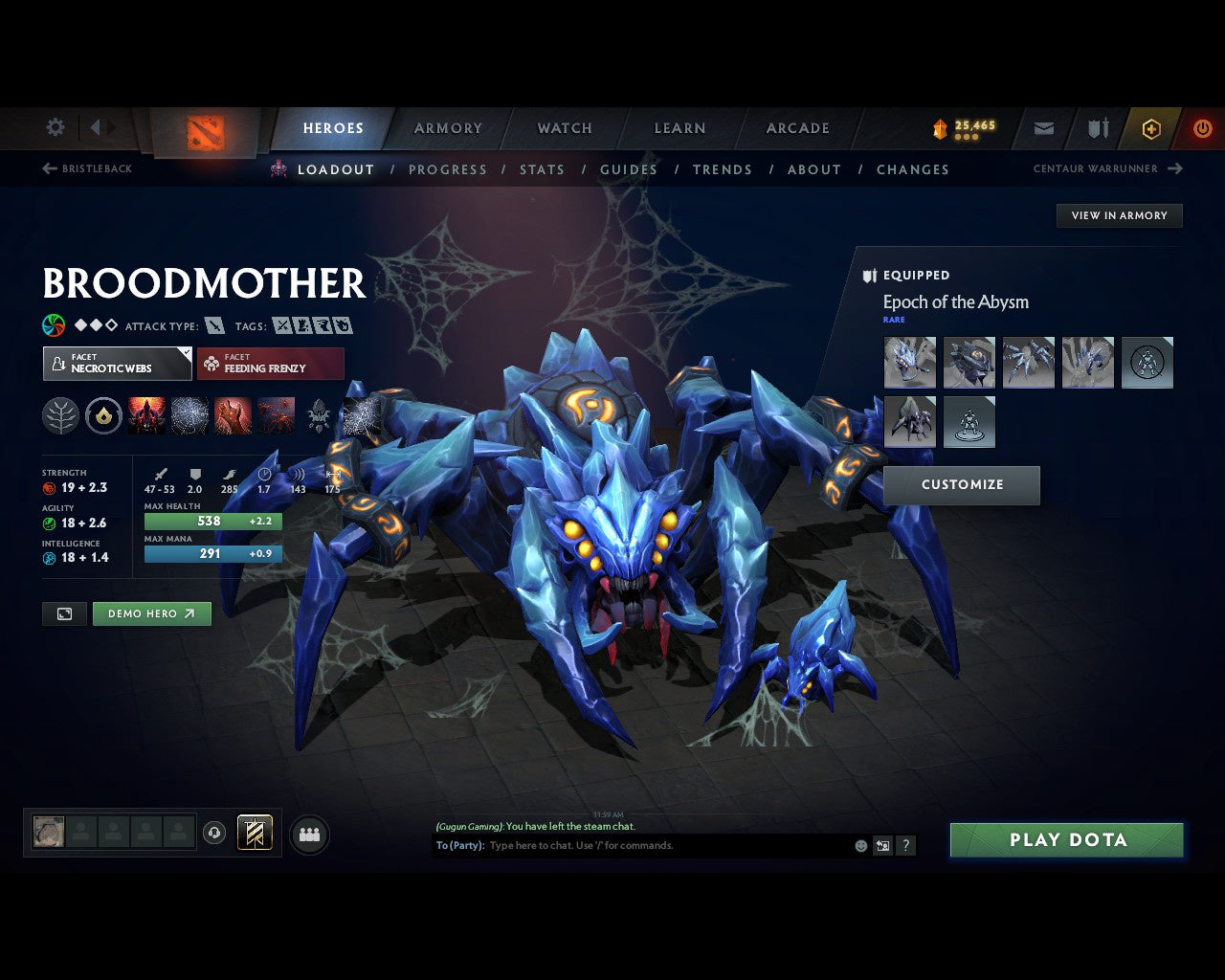Select the Feeding Frenzy facet
Viewport: 1225px width, 980px height.
[x=270, y=363]
